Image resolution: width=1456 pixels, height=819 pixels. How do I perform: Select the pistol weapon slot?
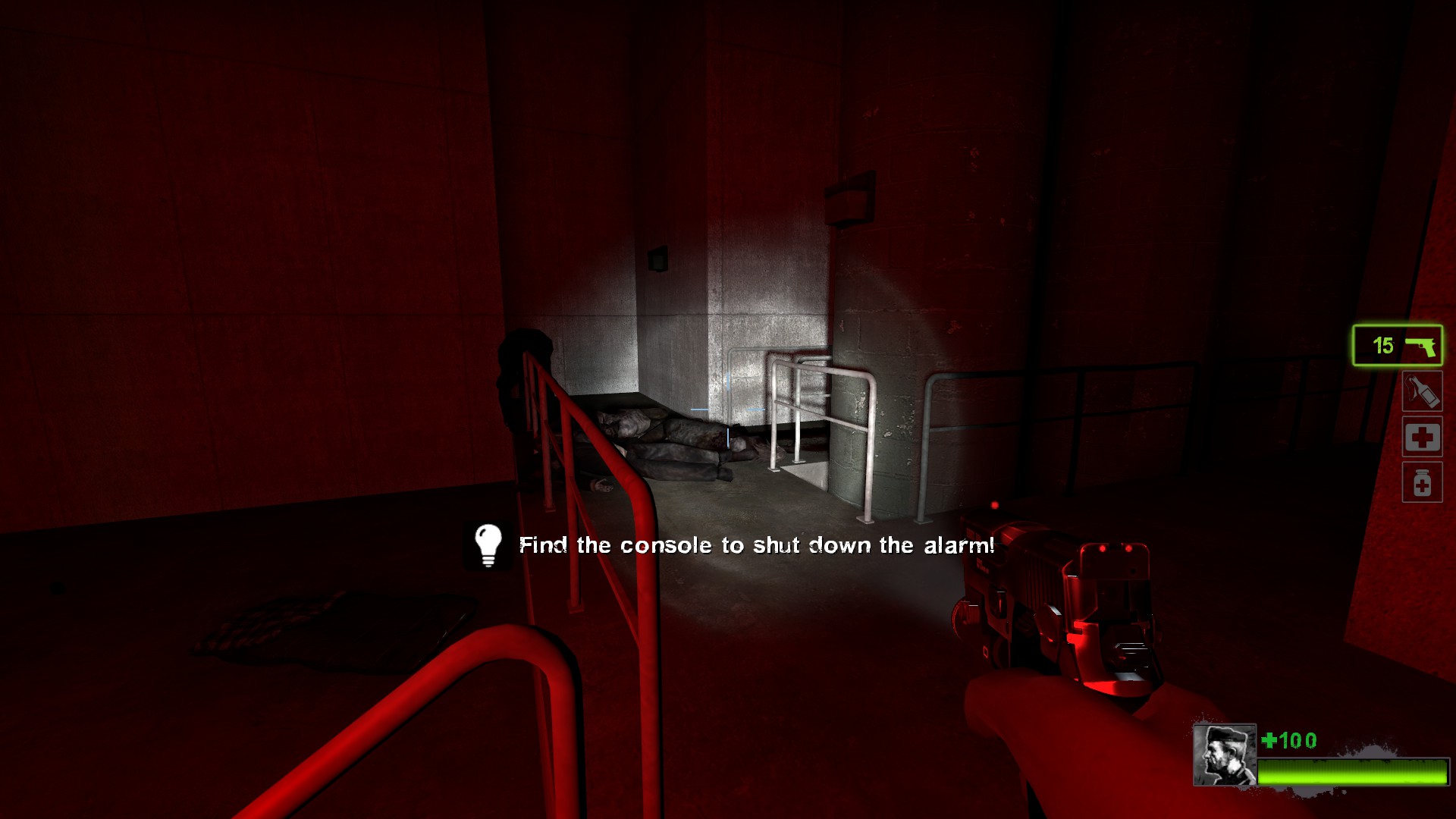(1397, 346)
